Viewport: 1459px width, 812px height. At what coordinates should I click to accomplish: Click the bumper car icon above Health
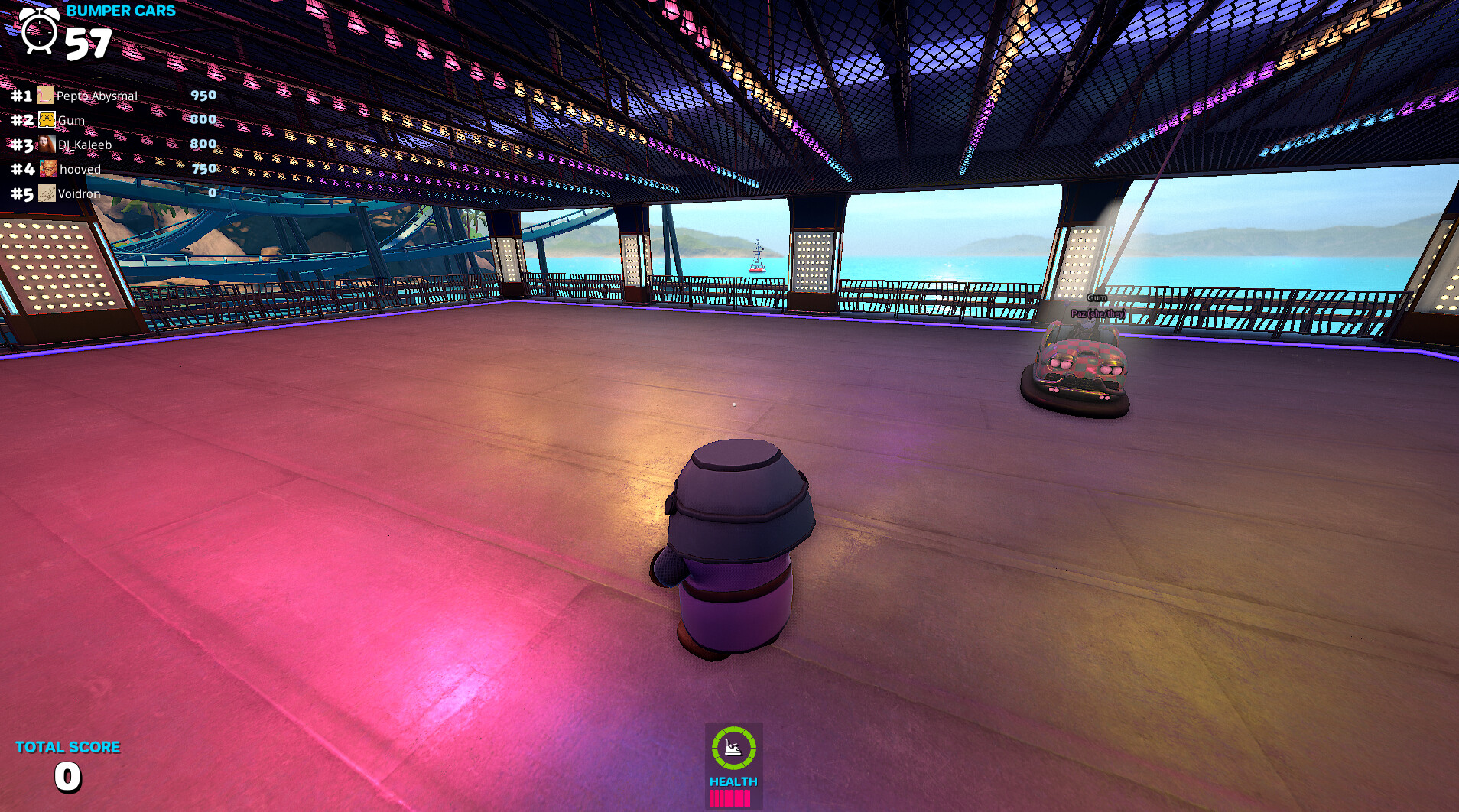[733, 748]
